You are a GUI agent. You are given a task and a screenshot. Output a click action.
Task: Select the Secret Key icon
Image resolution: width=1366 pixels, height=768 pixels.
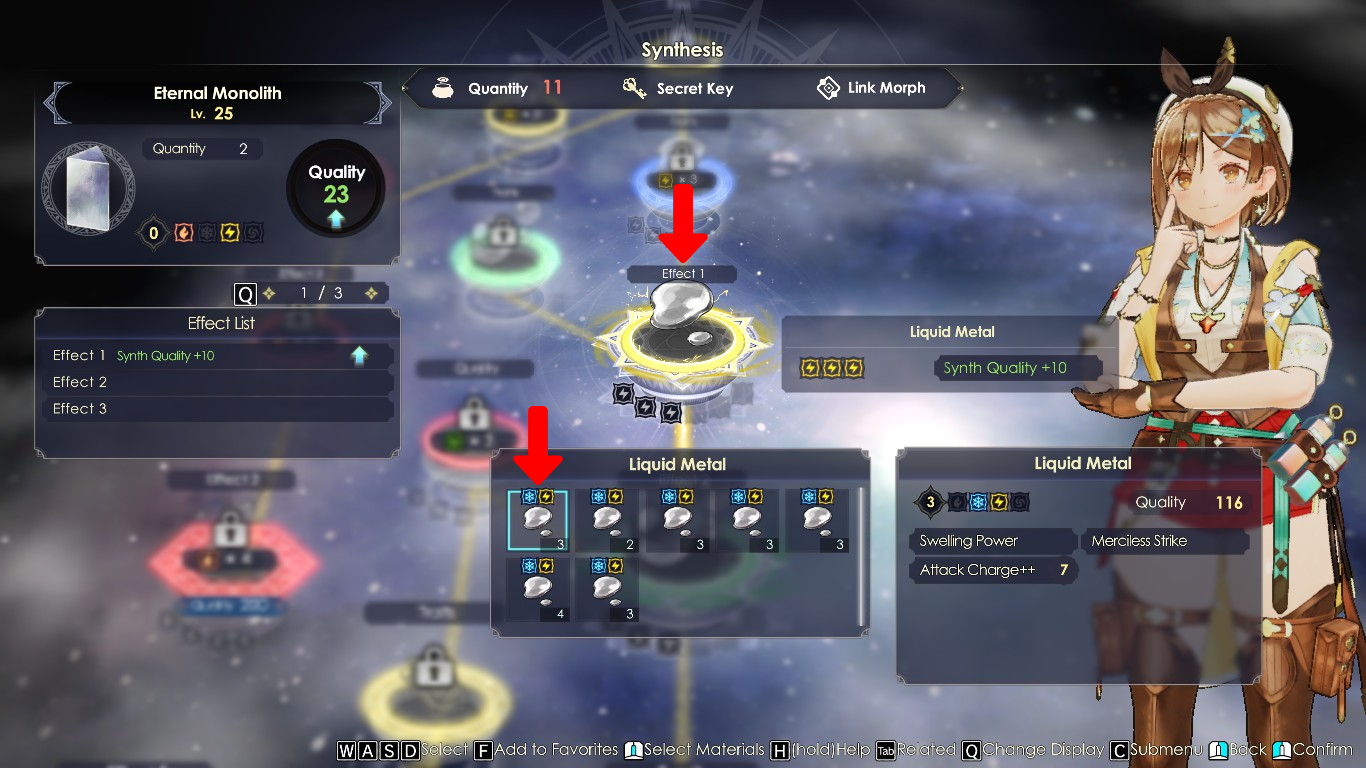pos(632,88)
